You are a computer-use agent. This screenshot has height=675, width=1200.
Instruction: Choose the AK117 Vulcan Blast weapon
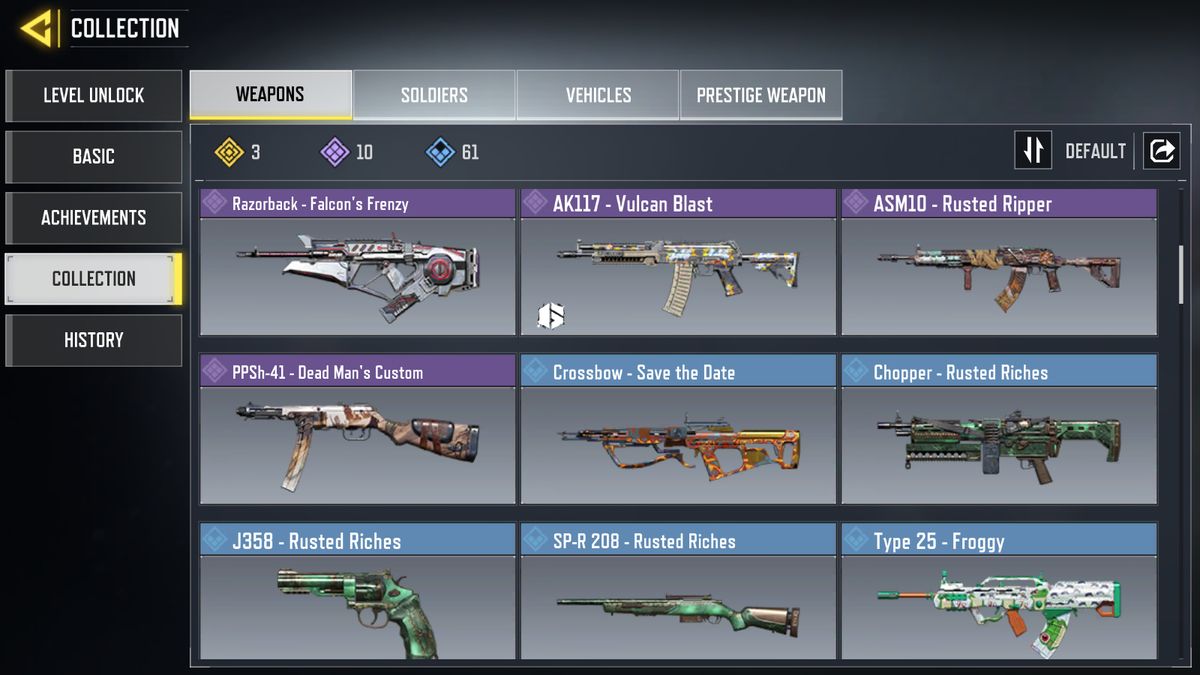pos(678,263)
